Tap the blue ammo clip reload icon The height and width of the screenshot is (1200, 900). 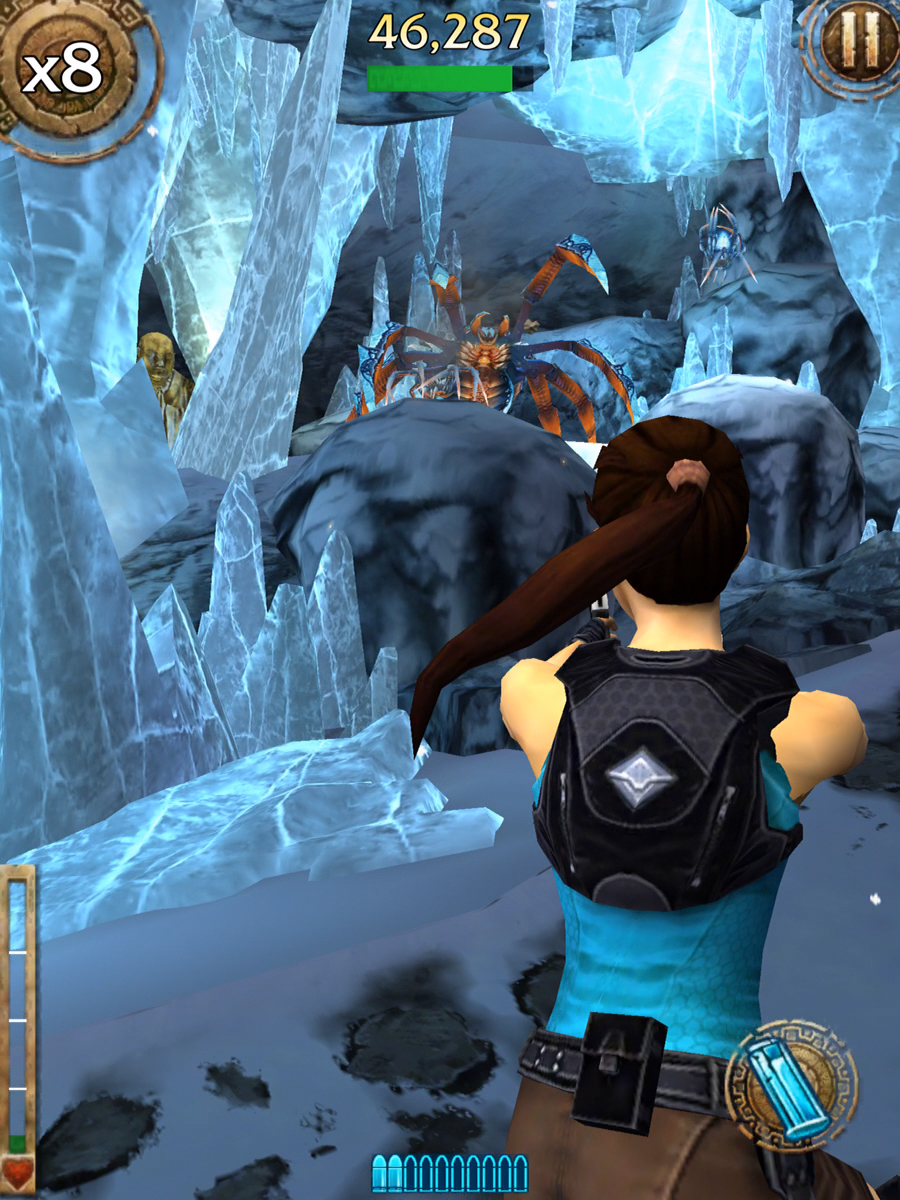pyautogui.click(x=793, y=1083)
